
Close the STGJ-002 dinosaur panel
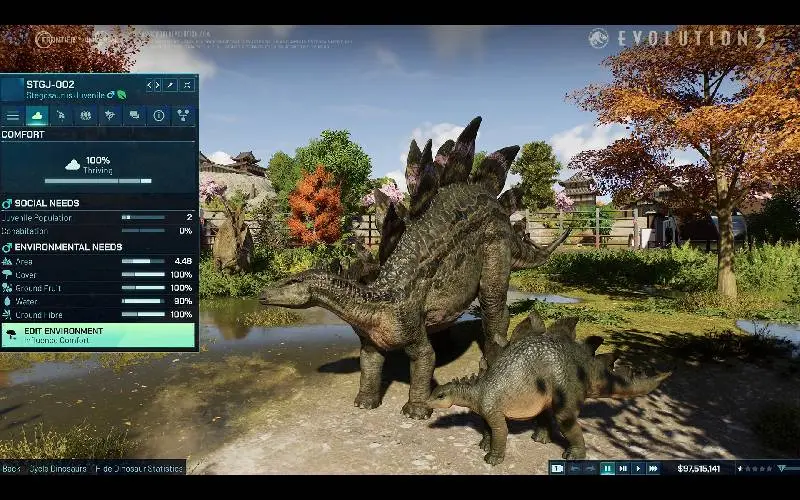pos(187,85)
